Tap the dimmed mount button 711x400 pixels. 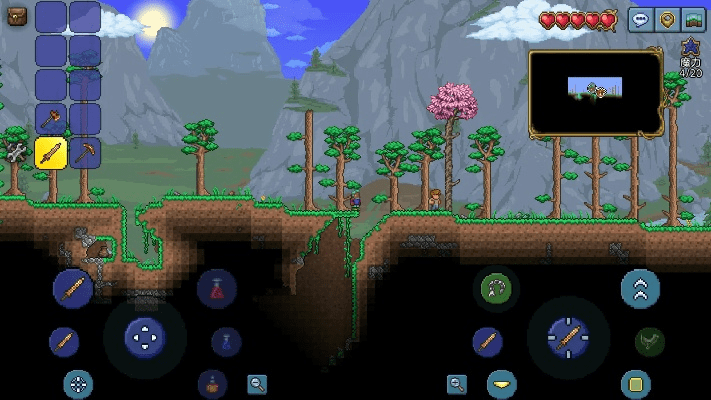(x=650, y=341)
